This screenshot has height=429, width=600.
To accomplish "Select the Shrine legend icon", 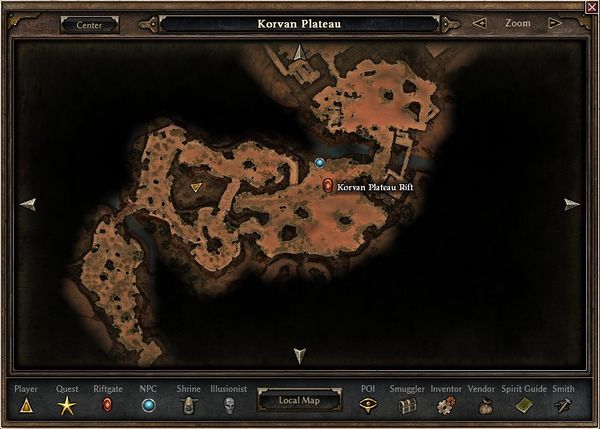I will point(187,405).
